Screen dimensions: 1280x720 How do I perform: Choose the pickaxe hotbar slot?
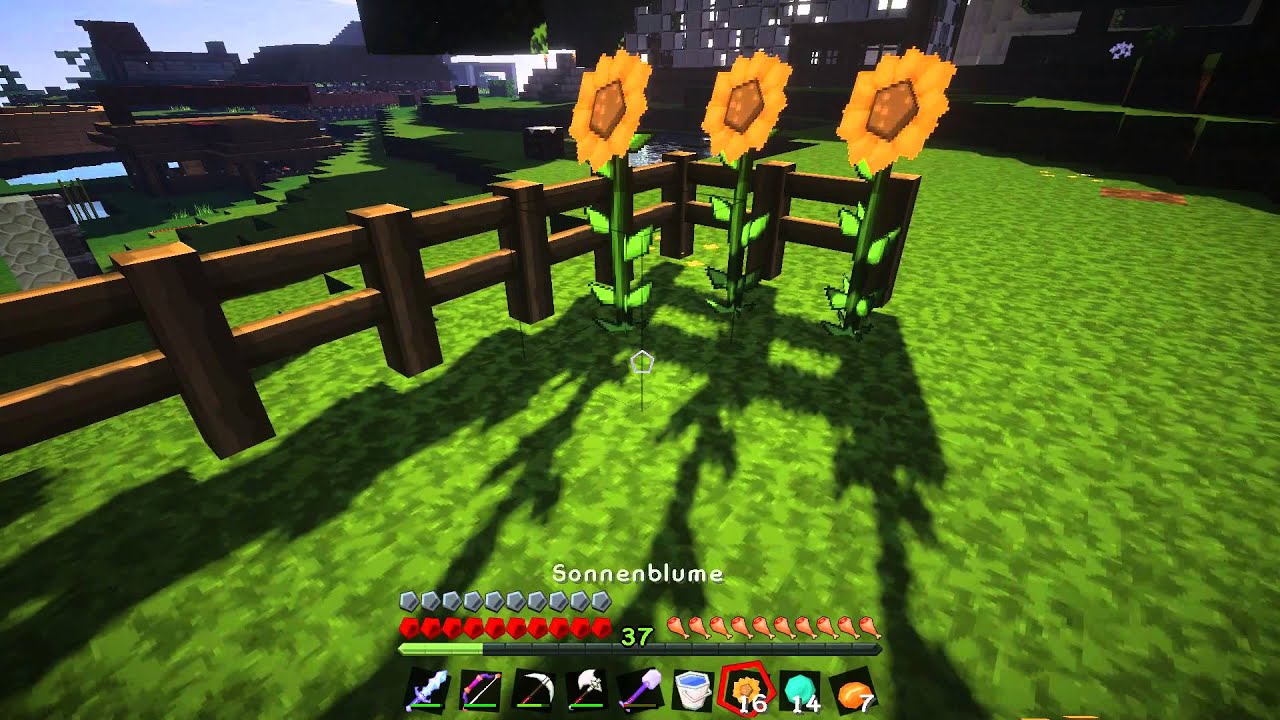pos(532,690)
